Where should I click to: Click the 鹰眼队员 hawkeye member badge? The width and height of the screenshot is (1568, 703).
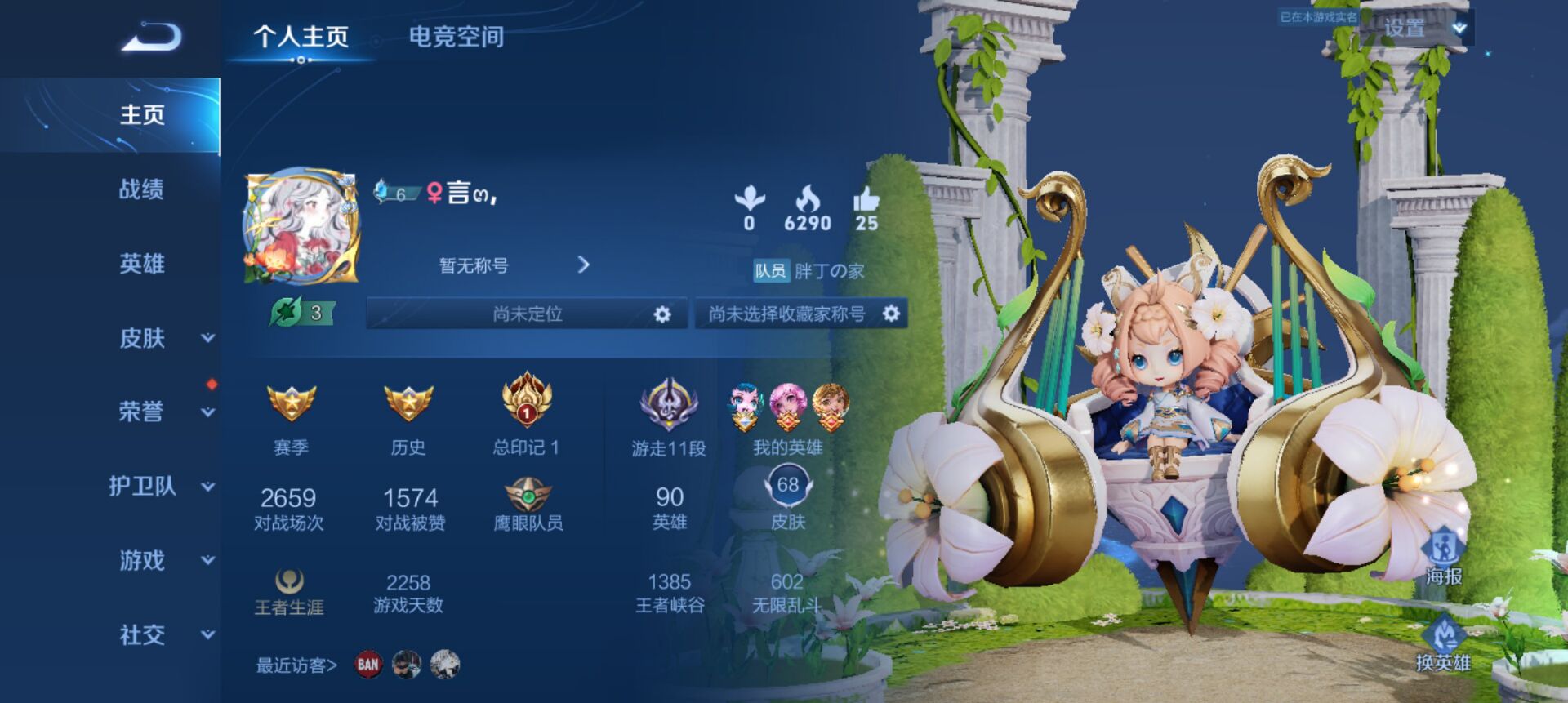pyautogui.click(x=527, y=494)
